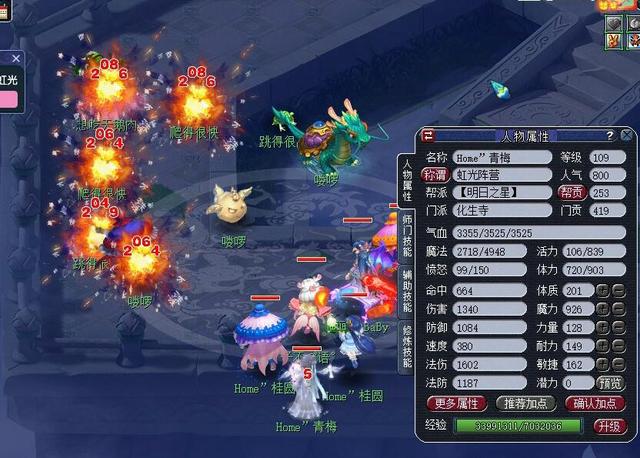
Task: Decrease 敏捷 agility by one point
Action: (x=619, y=365)
